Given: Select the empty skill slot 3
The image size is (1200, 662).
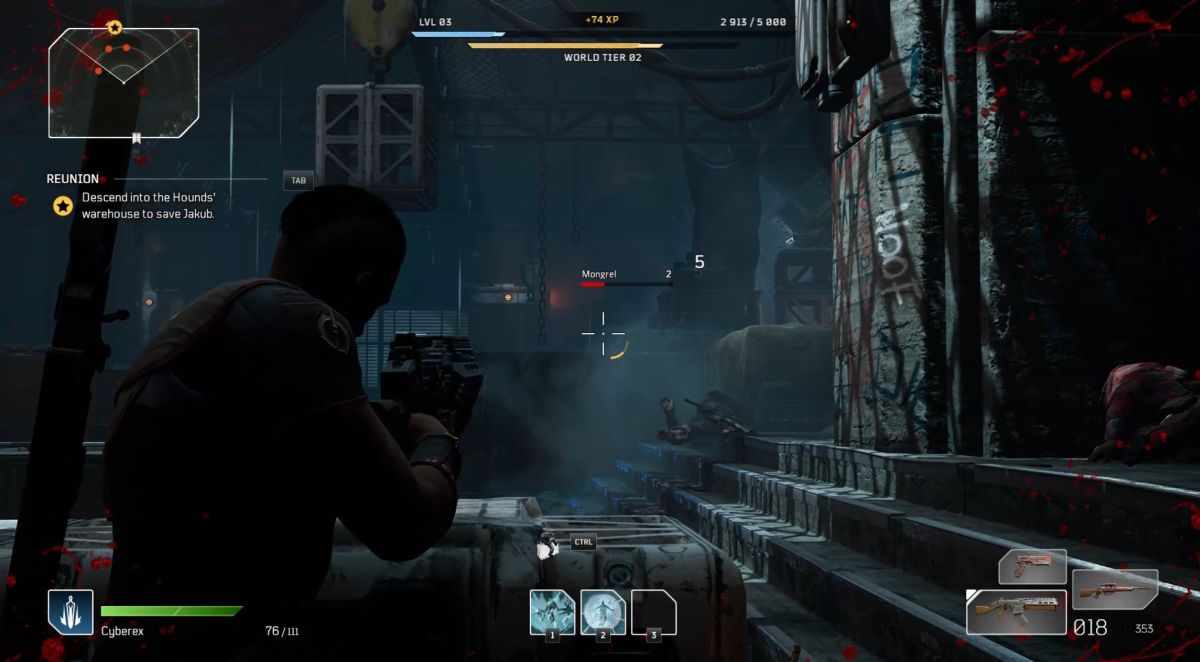Looking at the screenshot, I should click(654, 612).
